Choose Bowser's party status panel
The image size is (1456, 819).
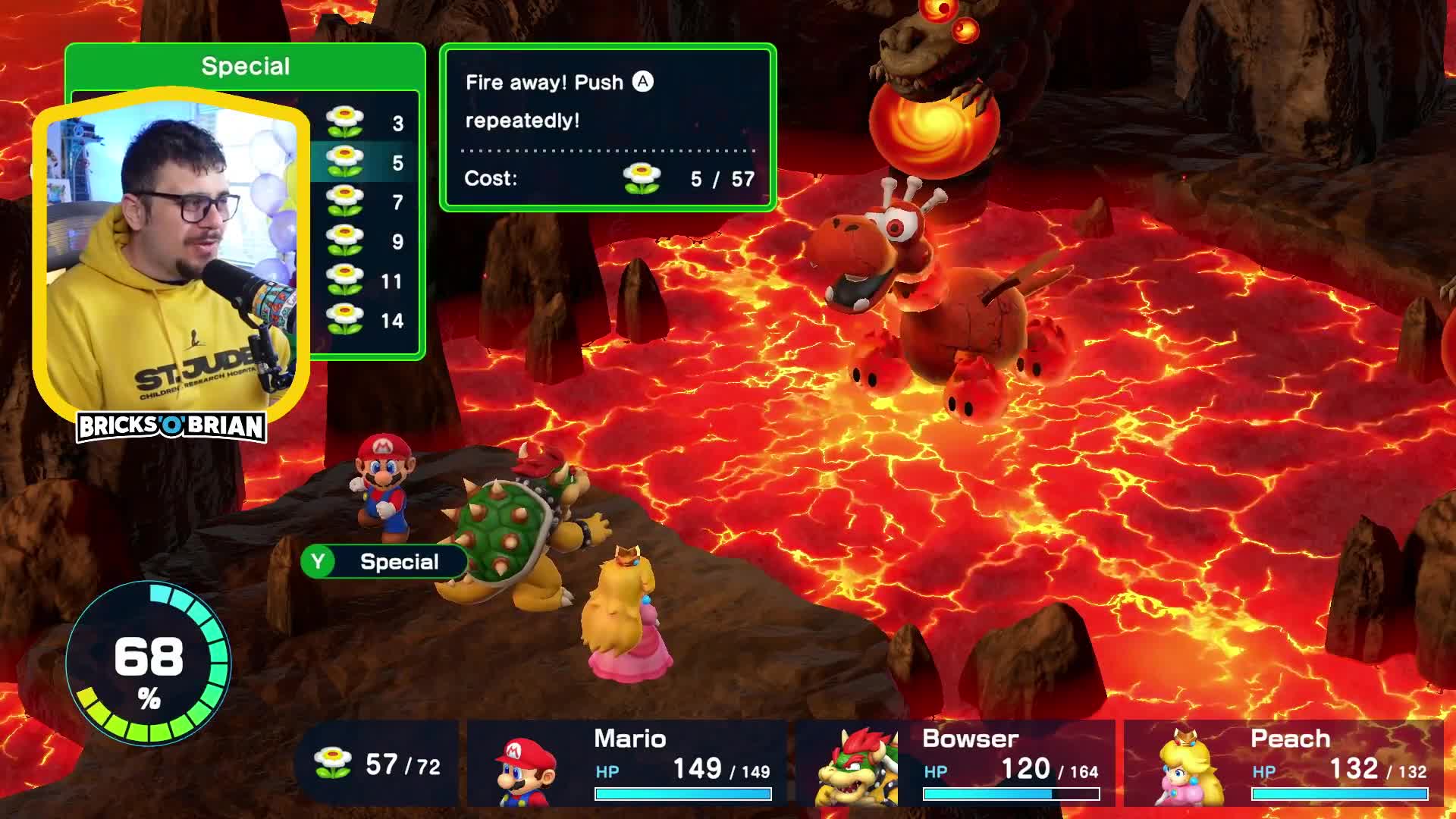956,763
